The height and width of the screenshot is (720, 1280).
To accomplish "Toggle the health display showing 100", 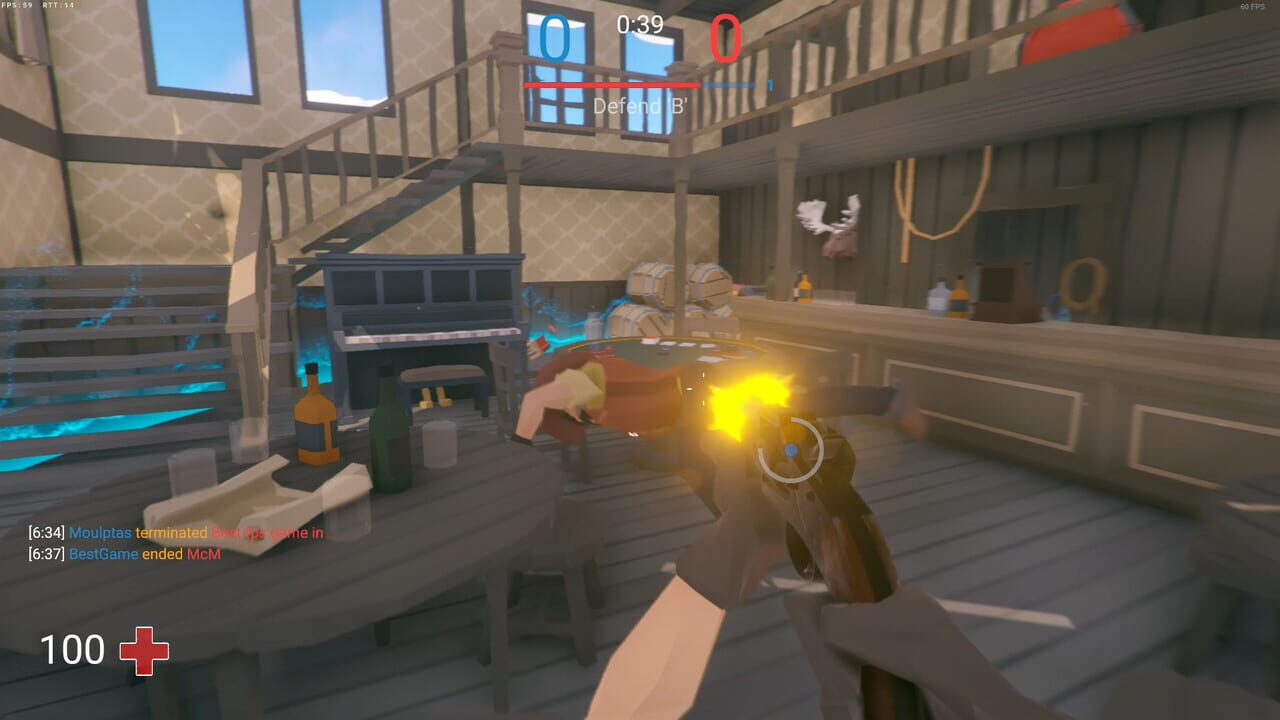I will 73,650.
